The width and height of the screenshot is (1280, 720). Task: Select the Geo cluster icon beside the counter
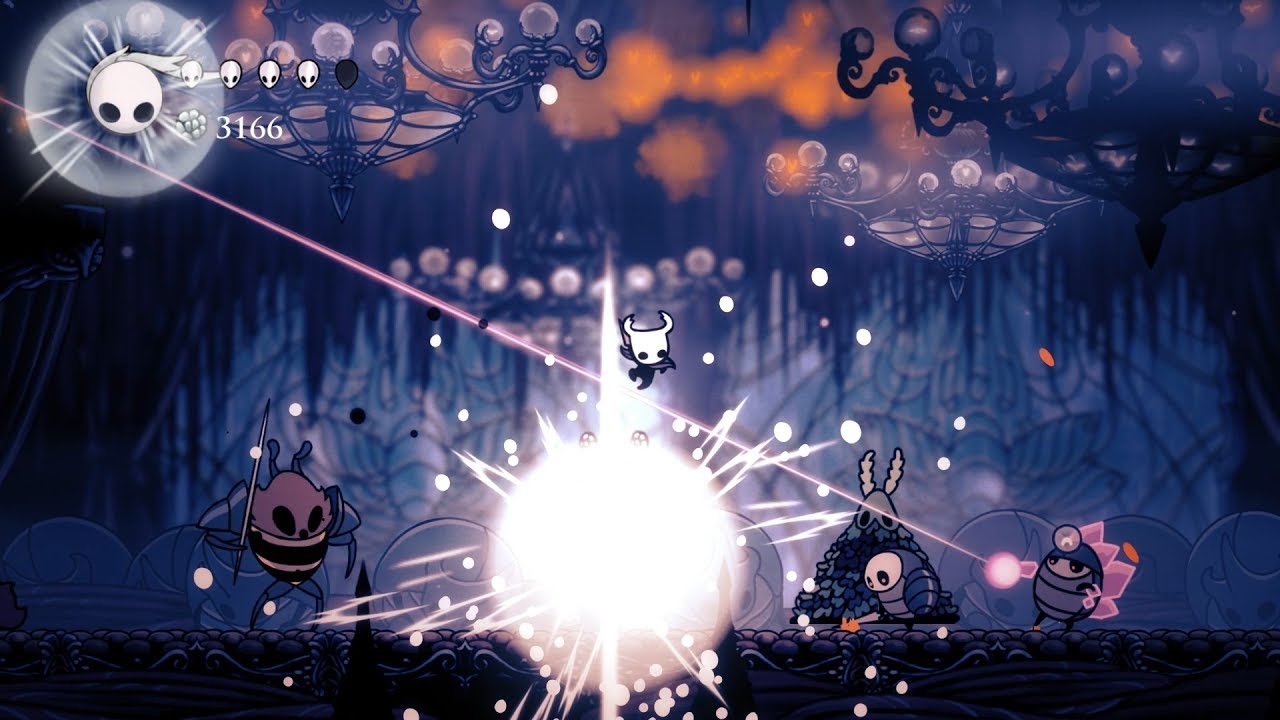click(190, 122)
